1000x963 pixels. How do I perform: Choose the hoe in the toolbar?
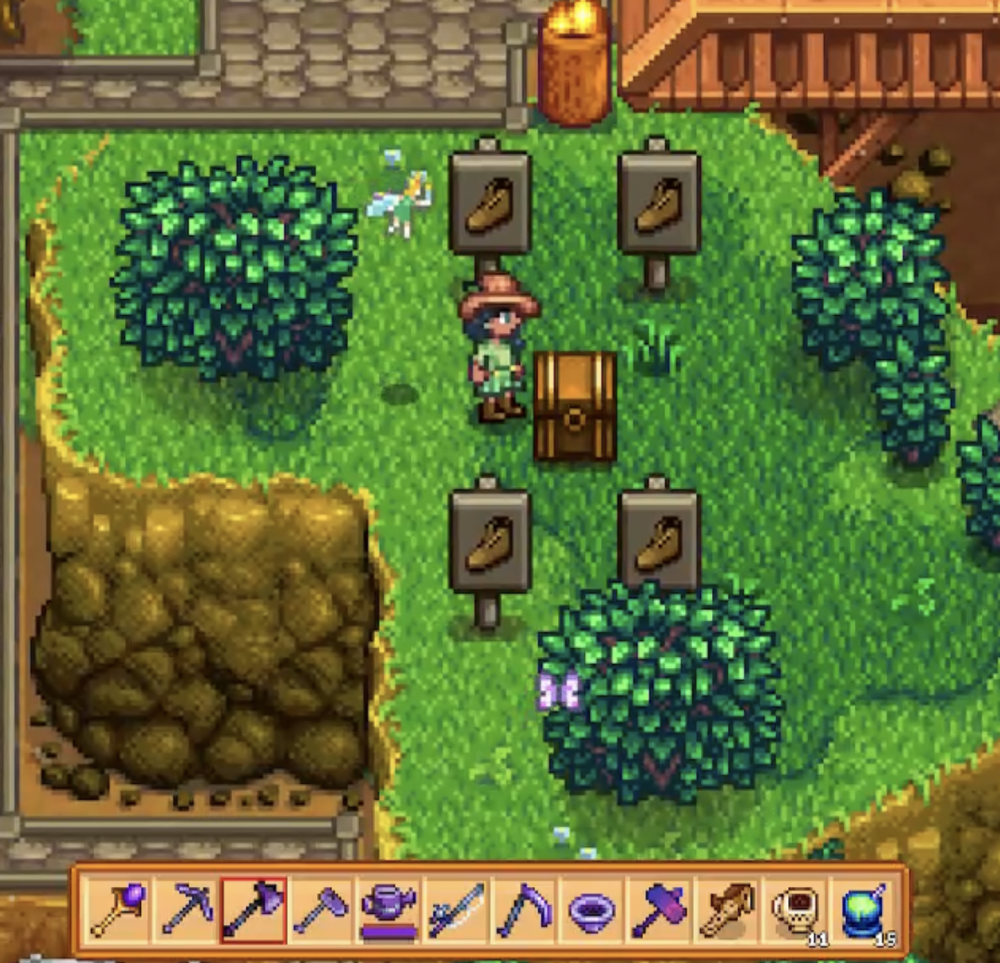point(322,910)
